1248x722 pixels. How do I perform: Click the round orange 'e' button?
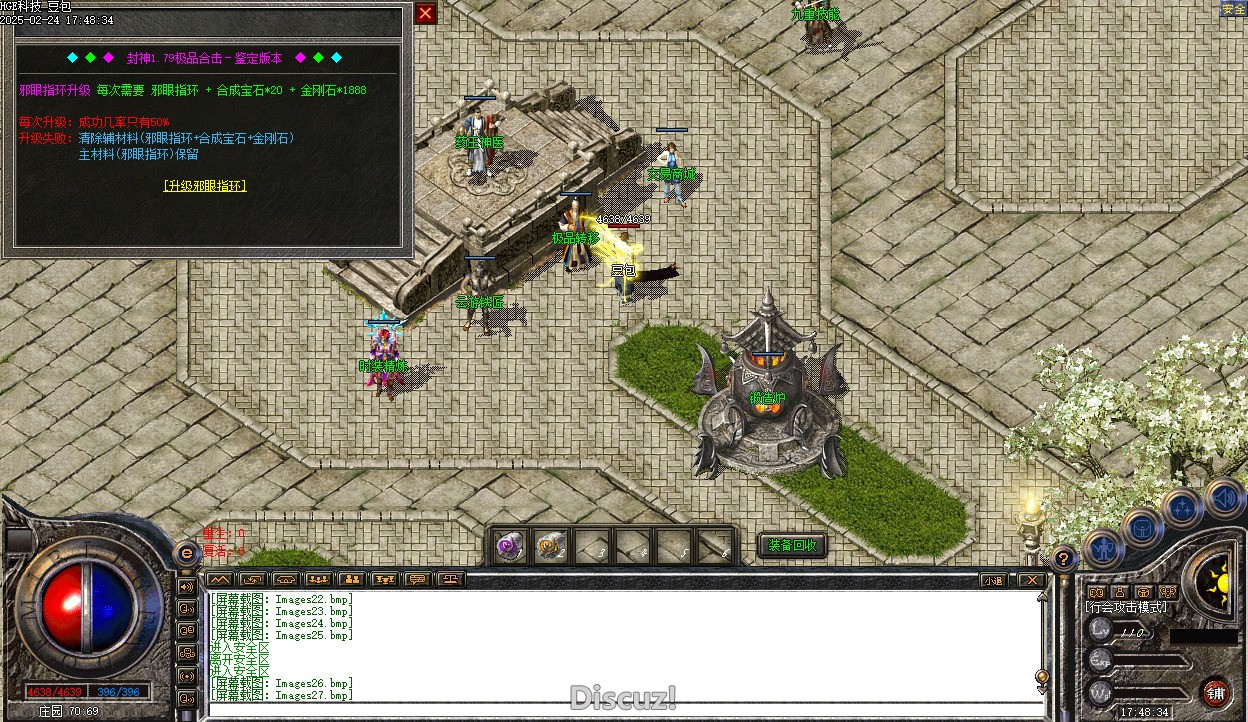tap(186, 553)
